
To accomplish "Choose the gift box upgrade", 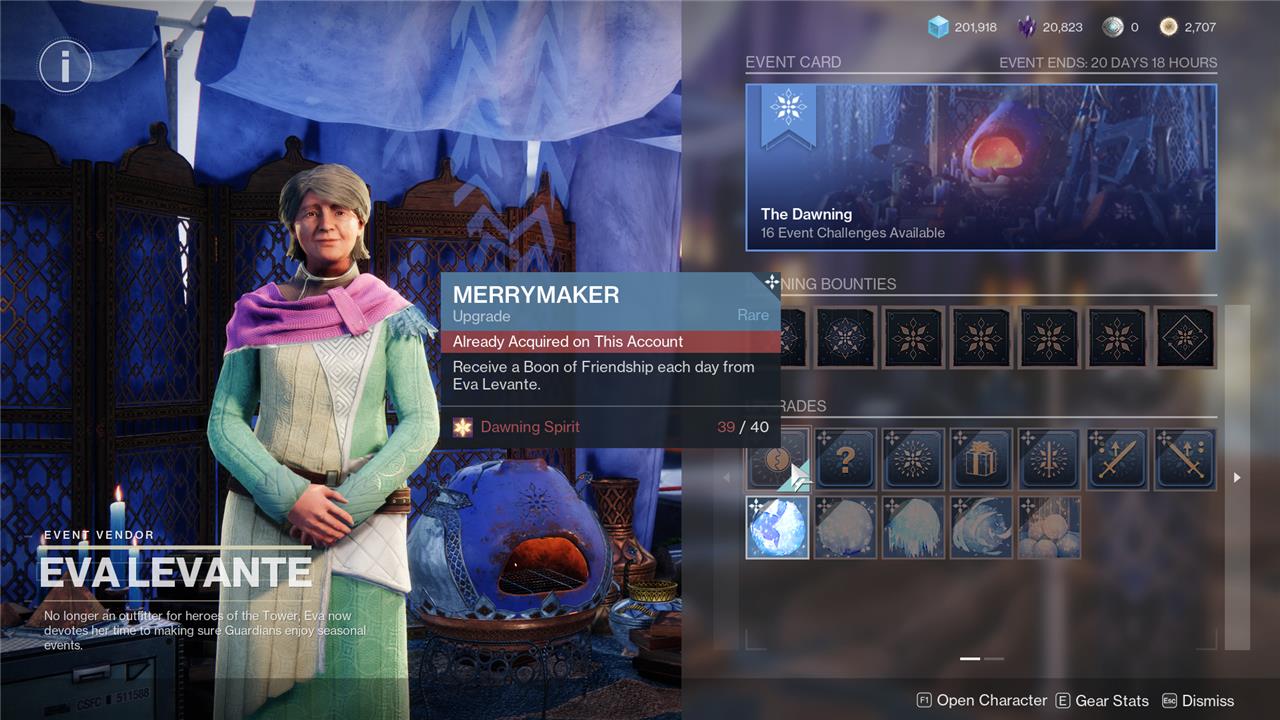I will click(x=981, y=459).
